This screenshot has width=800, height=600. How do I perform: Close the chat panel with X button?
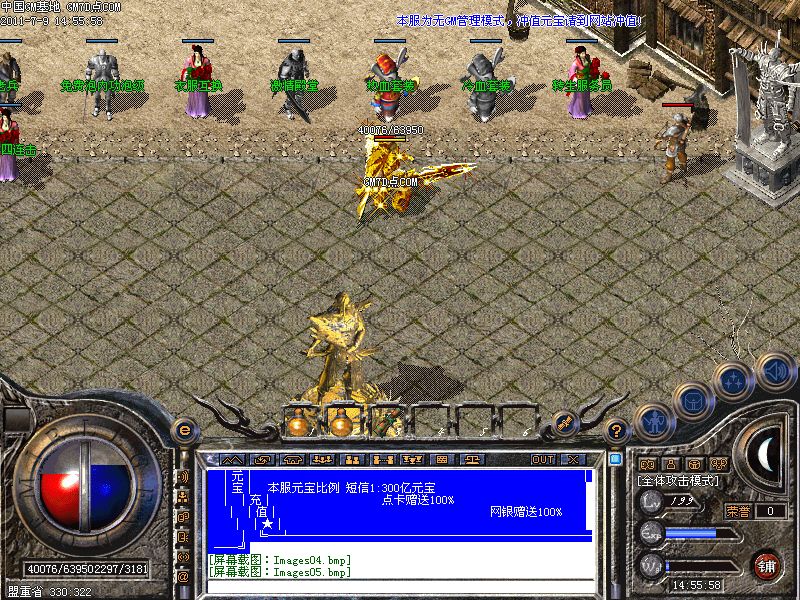573,459
